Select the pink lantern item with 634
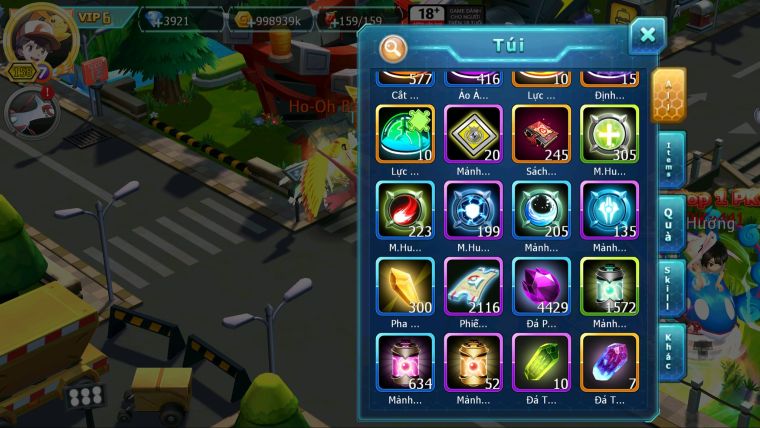This screenshot has width=760, height=428. pyautogui.click(x=405, y=362)
